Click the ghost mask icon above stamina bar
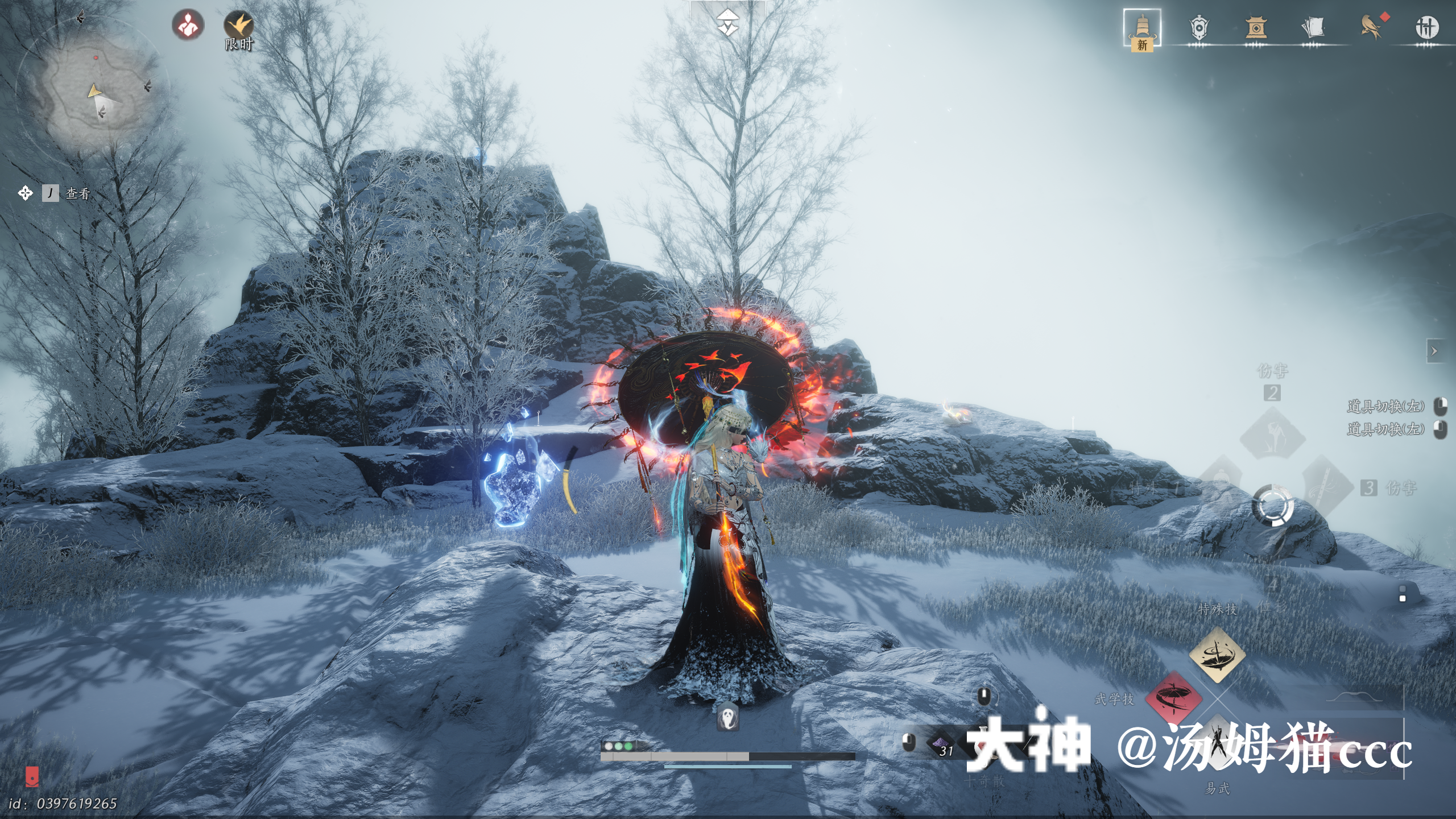The width and height of the screenshot is (1456, 819). pos(728,718)
